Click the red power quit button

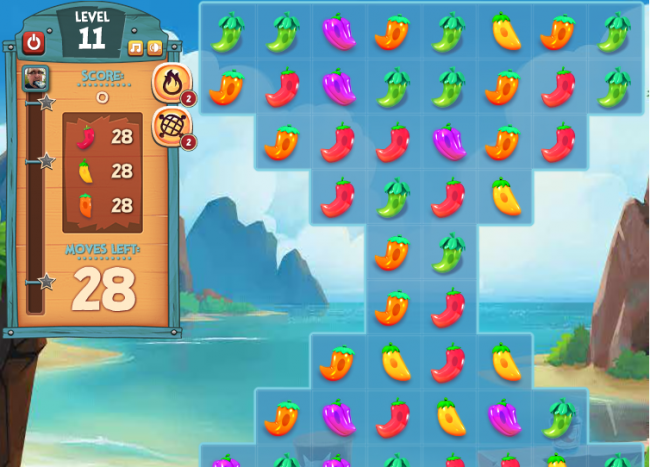(x=34, y=42)
